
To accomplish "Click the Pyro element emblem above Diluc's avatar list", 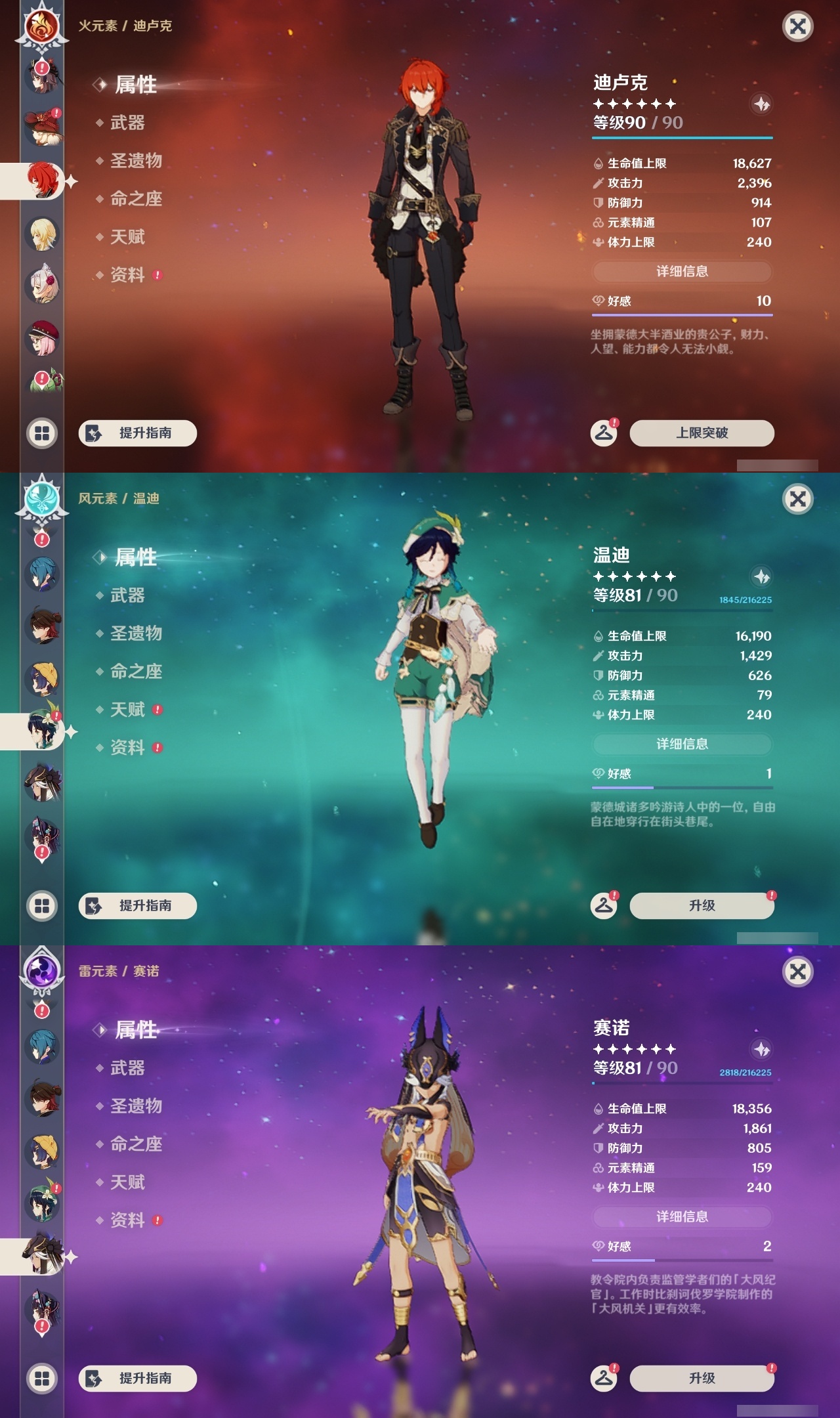I will pyautogui.click(x=42, y=25).
